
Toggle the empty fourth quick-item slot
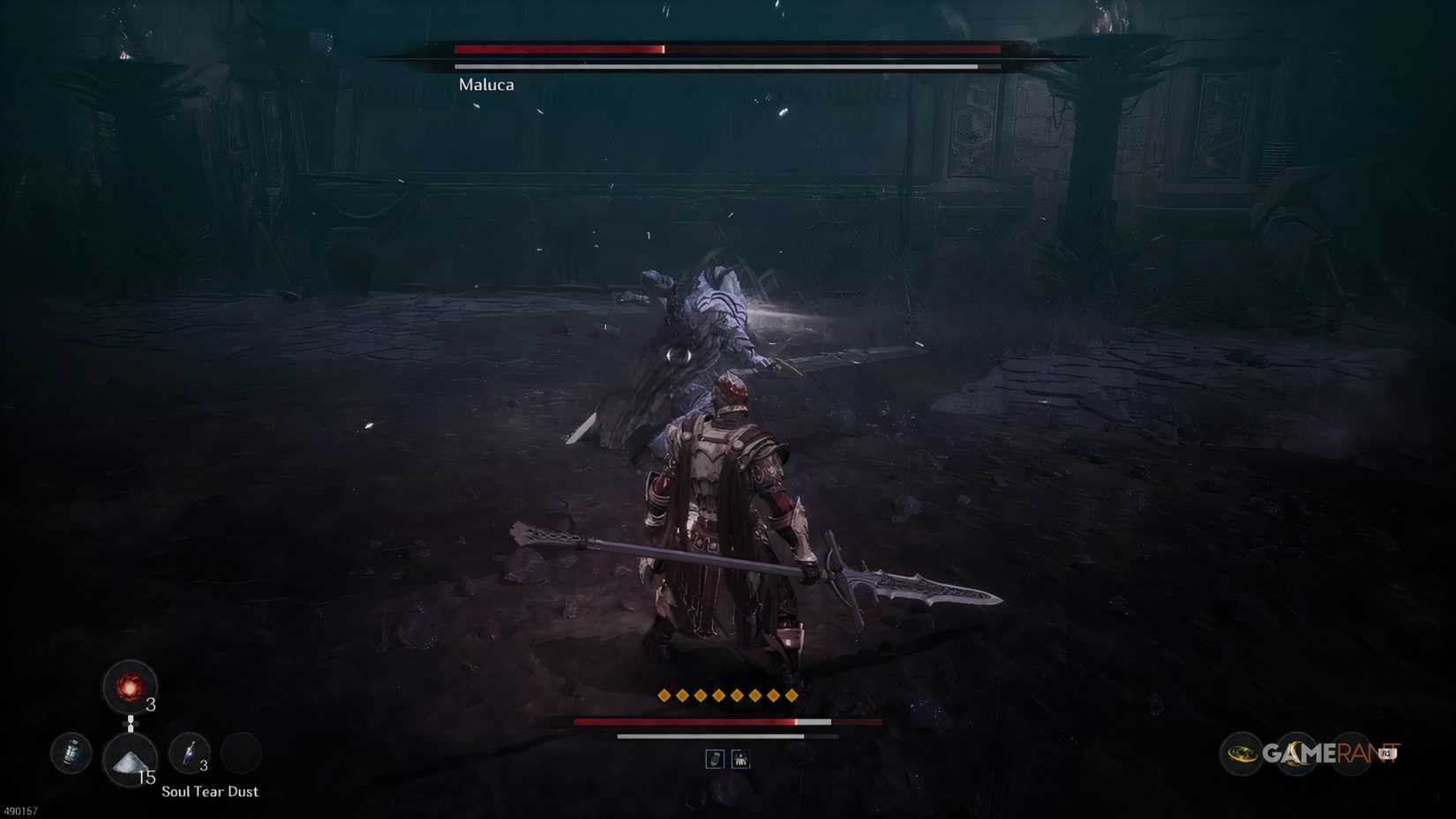pos(242,754)
